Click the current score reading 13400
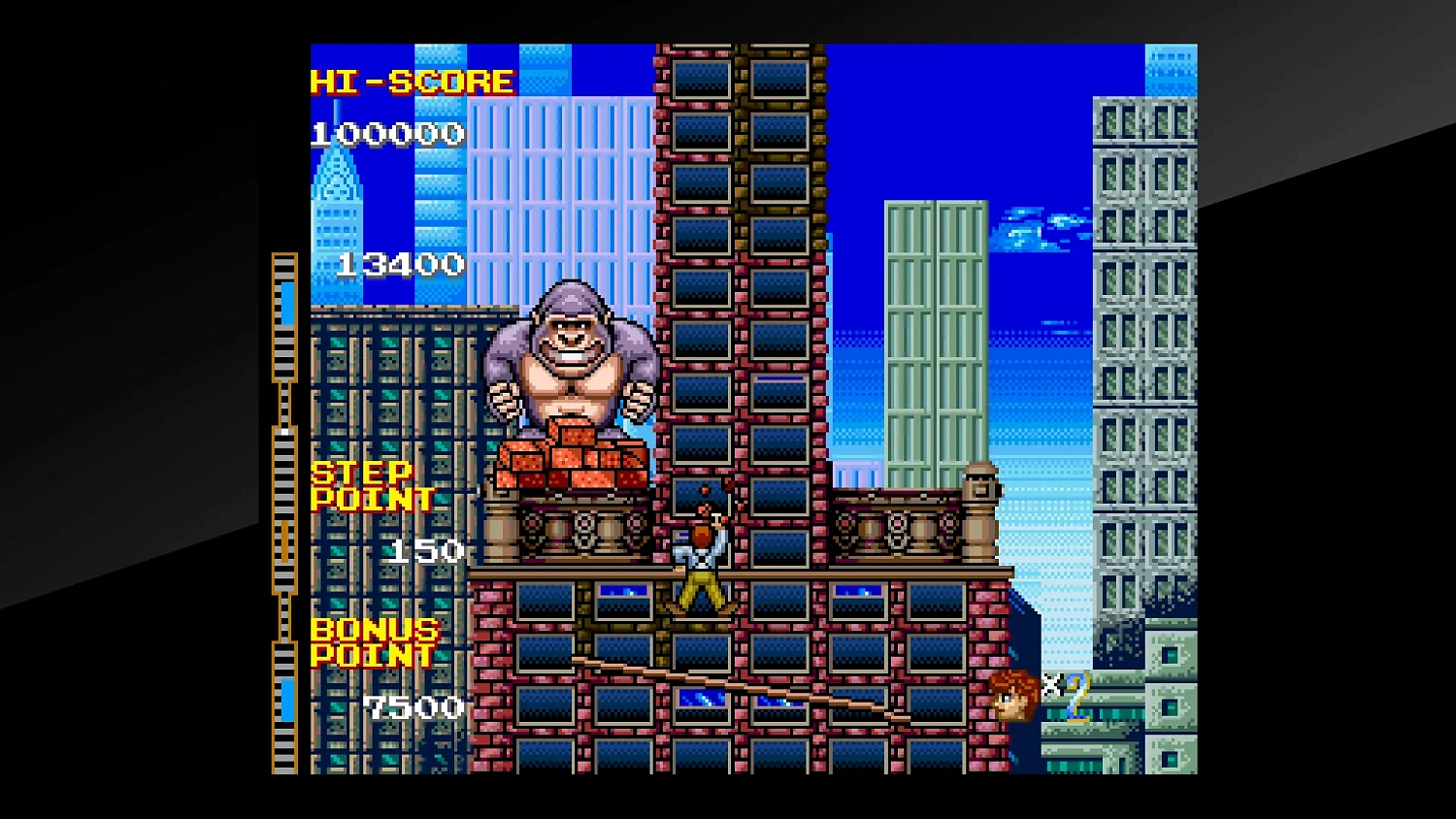 coord(401,262)
